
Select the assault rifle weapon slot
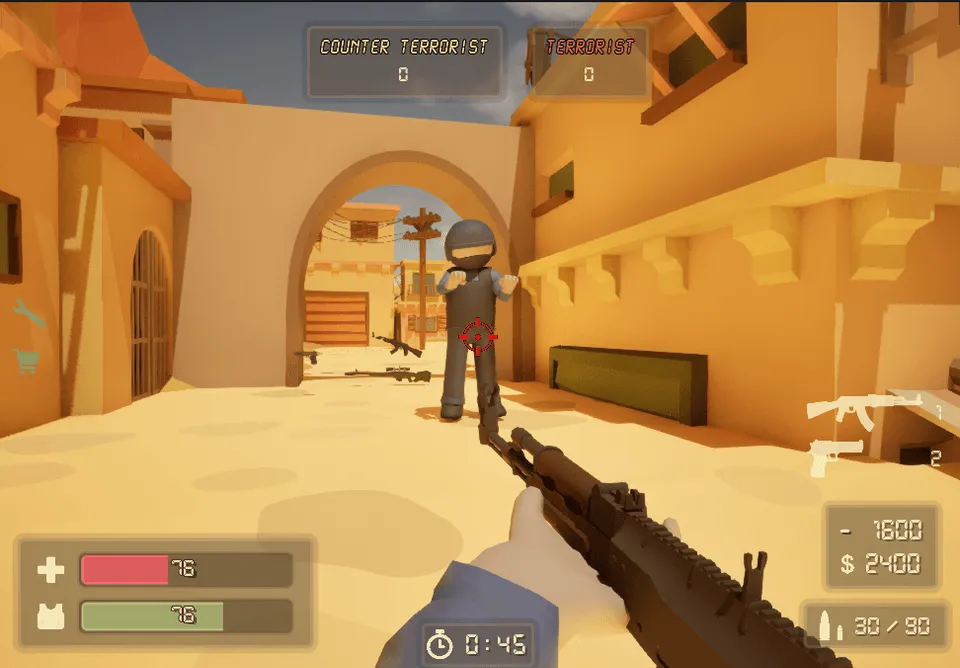[864, 408]
